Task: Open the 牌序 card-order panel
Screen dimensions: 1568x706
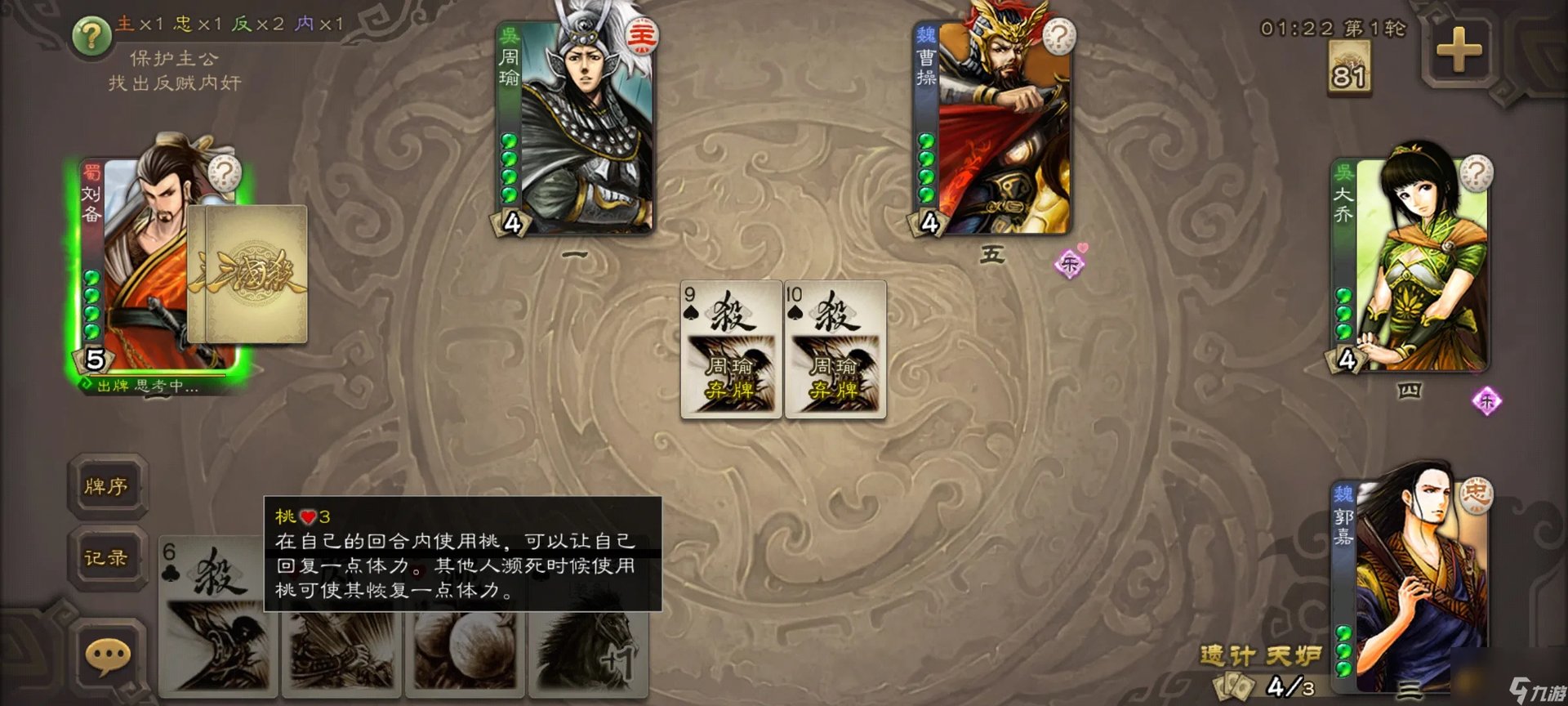Action: click(107, 486)
